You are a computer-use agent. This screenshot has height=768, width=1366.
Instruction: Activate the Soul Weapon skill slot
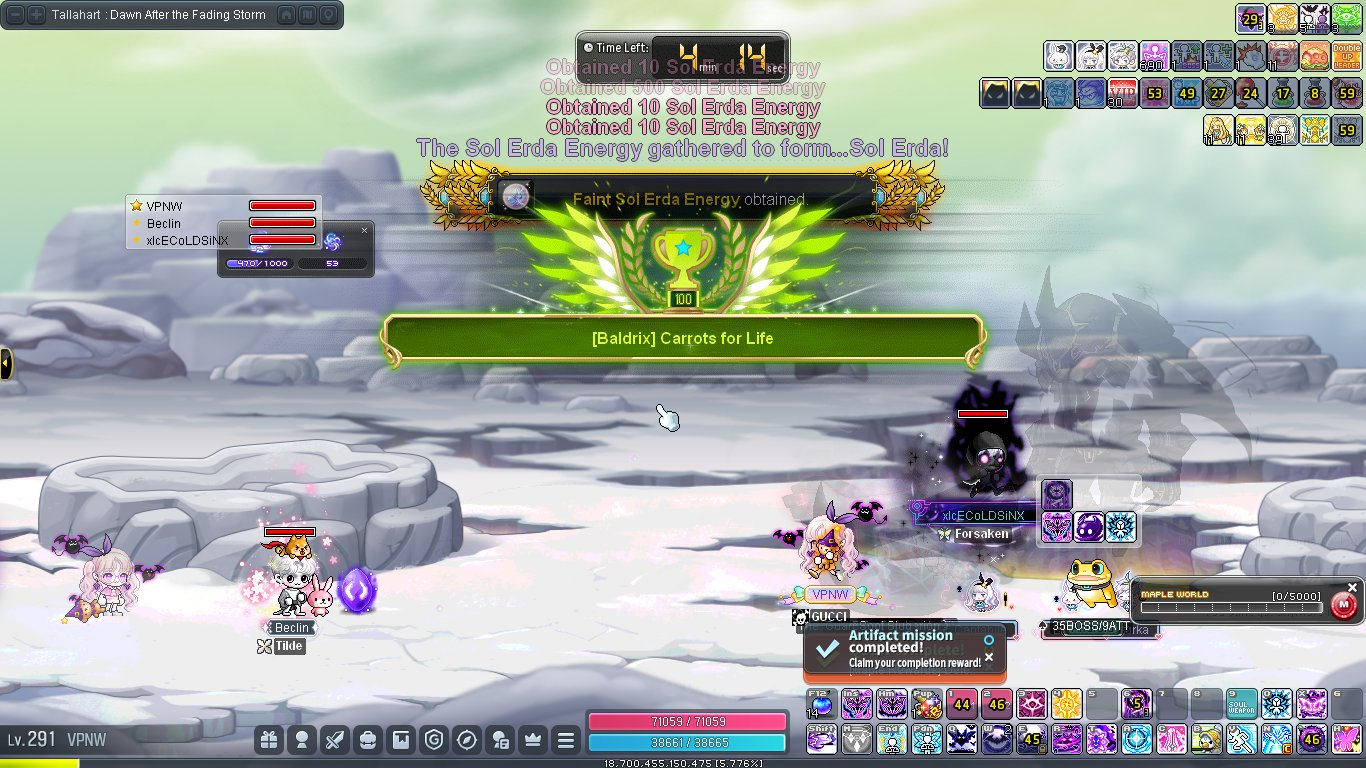pyautogui.click(x=1241, y=705)
